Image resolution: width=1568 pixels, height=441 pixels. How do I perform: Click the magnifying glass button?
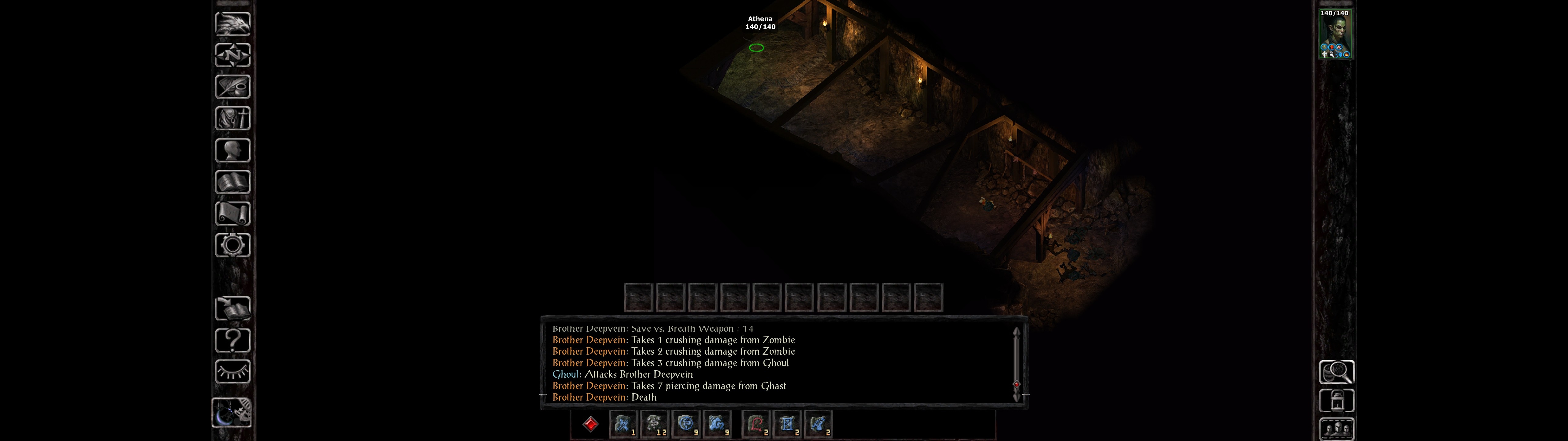coord(1336,371)
